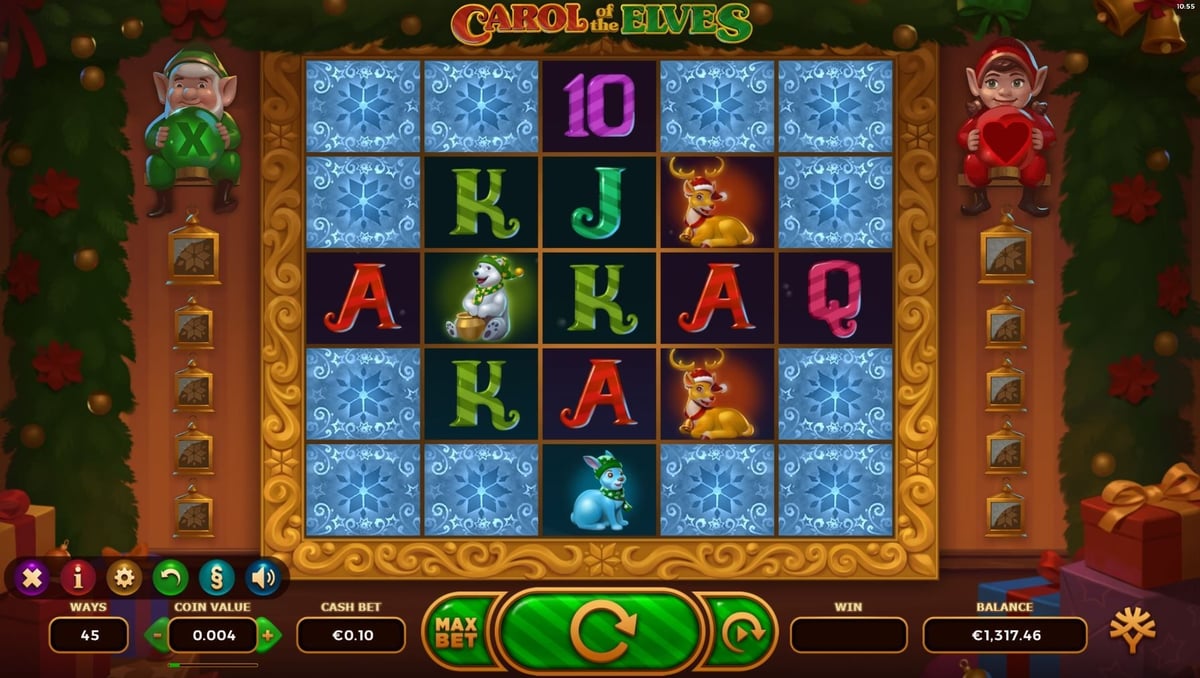Click the green back arrow icon

170,577
